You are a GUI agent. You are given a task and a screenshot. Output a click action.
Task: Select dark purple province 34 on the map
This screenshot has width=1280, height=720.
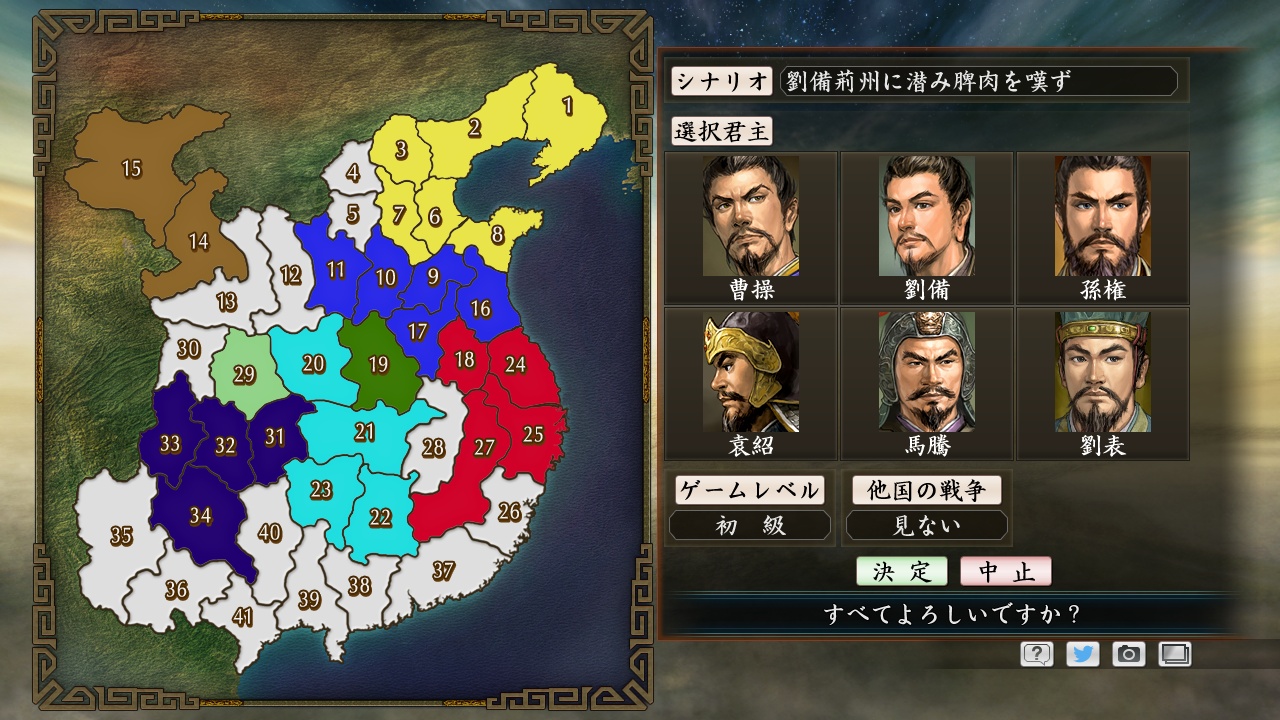202,518
